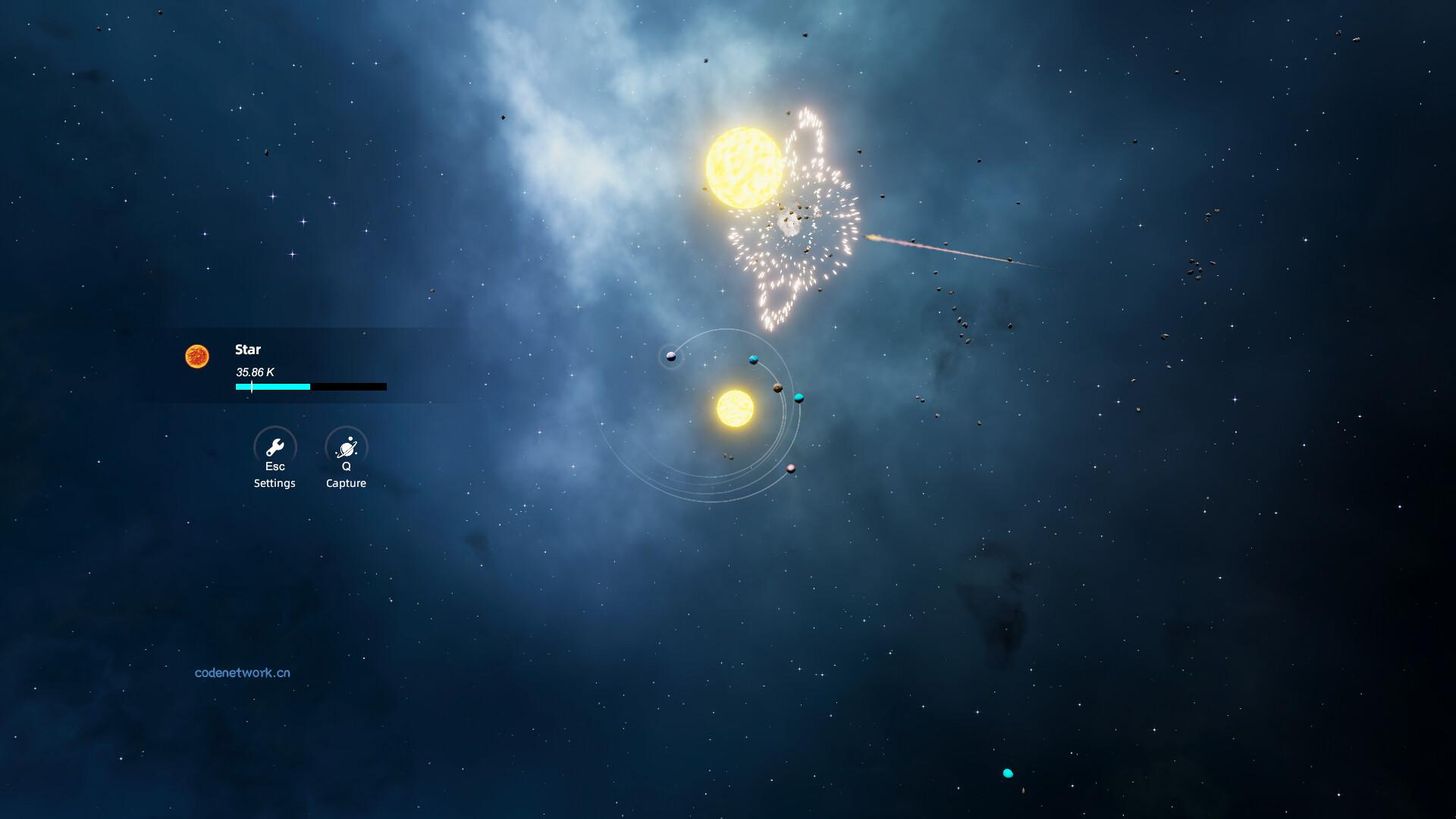Adjust the star temperature slider at 35.86 K
1456x819 pixels.
(251, 387)
